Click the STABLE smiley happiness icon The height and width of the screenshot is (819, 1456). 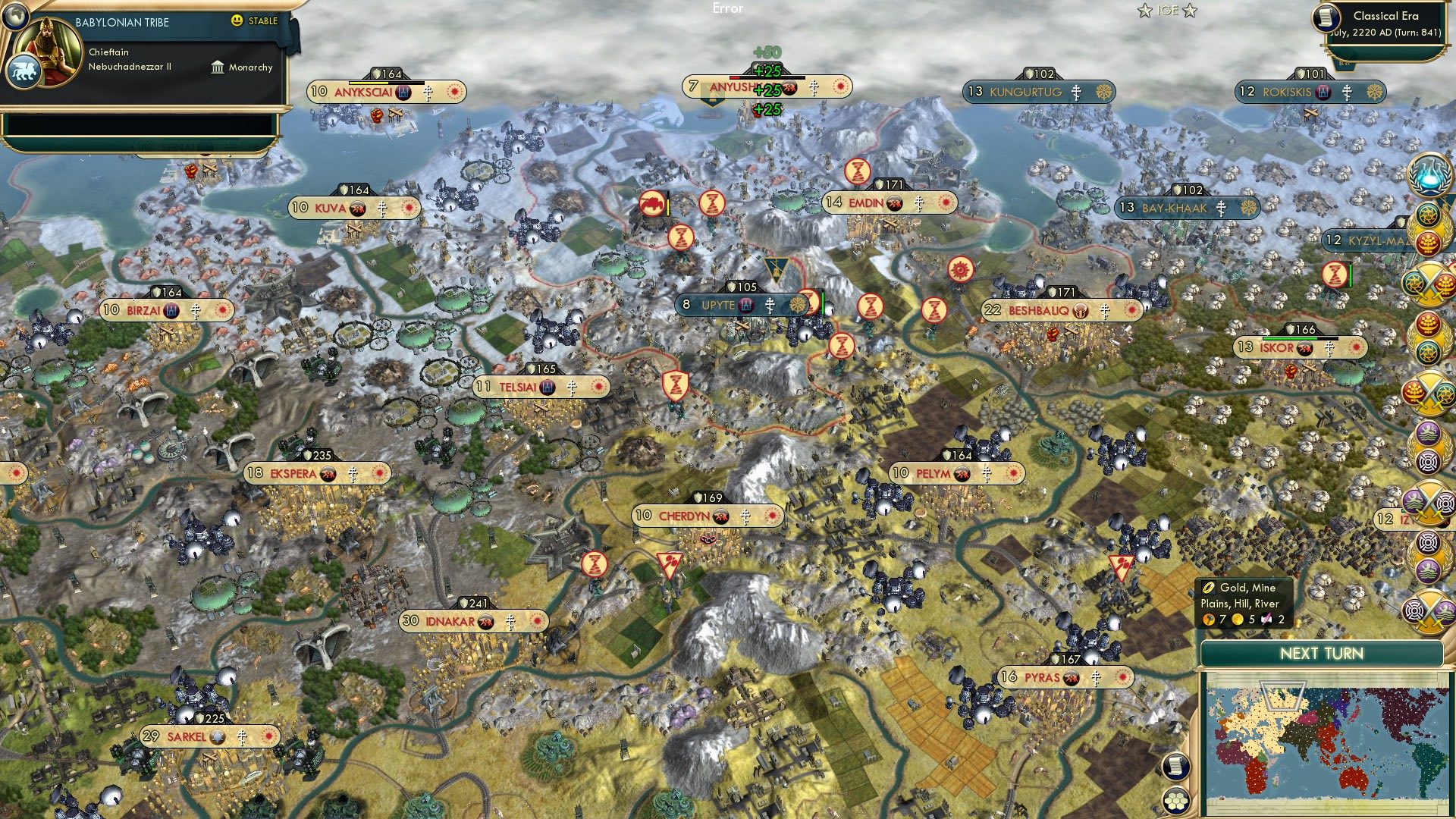coord(237,20)
